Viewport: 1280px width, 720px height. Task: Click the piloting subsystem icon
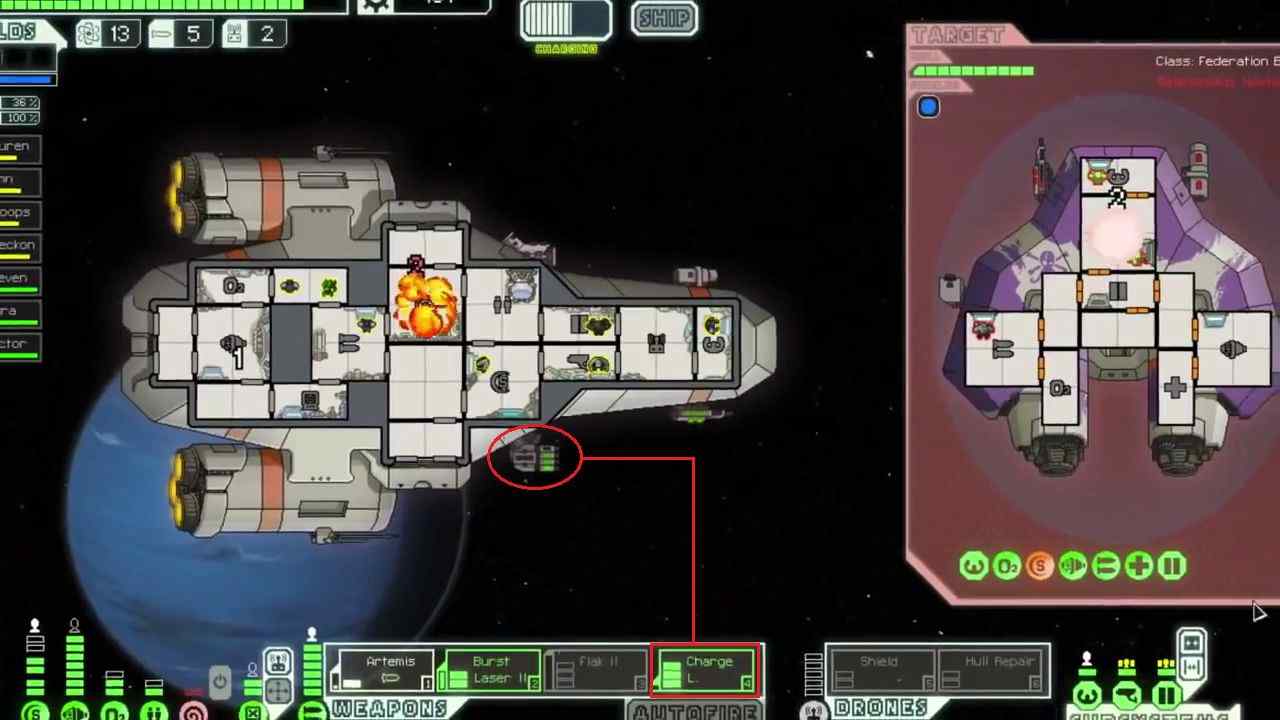tap(1088, 695)
